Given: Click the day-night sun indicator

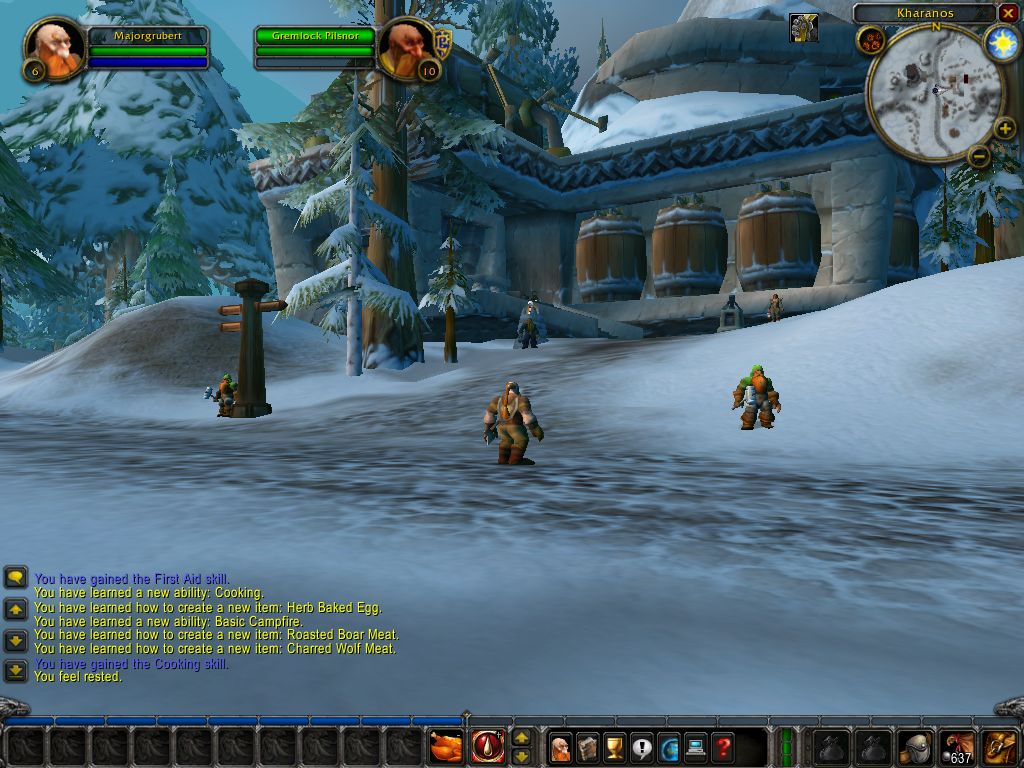Looking at the screenshot, I should 1001,43.
